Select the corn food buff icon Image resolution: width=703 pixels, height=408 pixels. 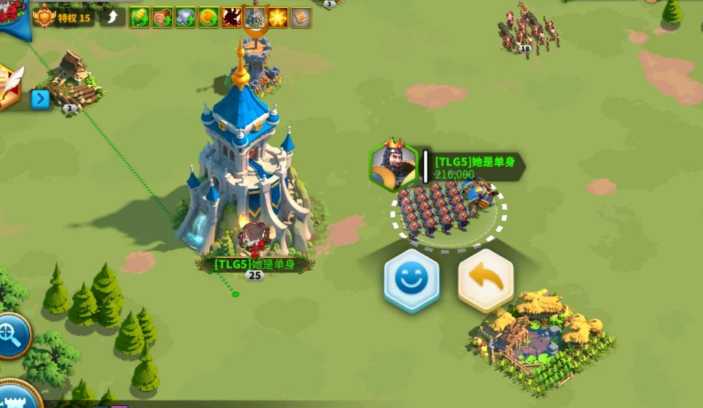pyautogui.click(x=139, y=17)
